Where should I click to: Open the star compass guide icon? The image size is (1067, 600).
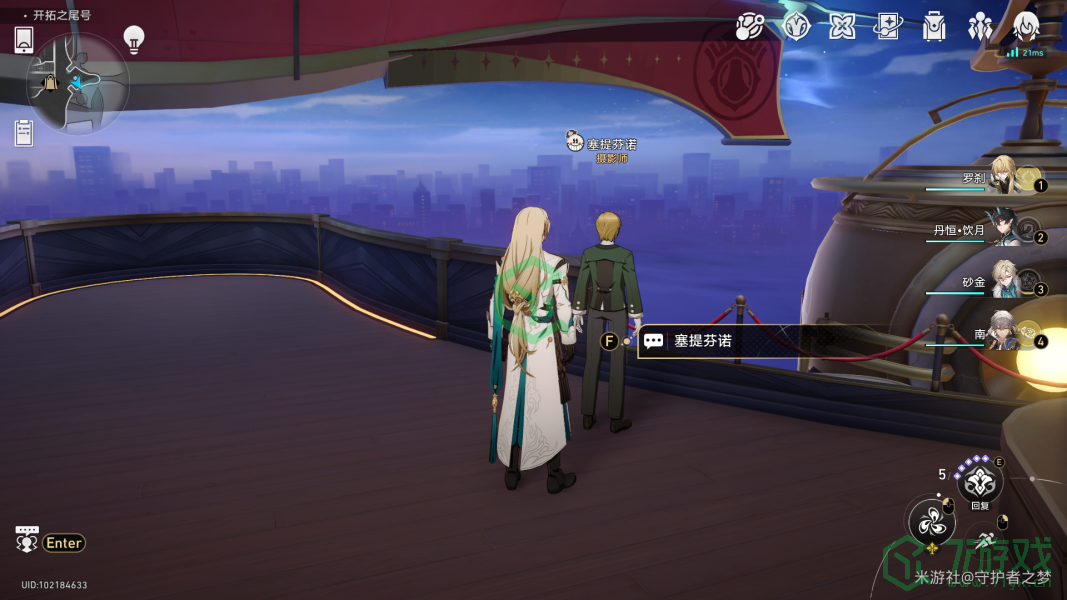[x=796, y=27]
